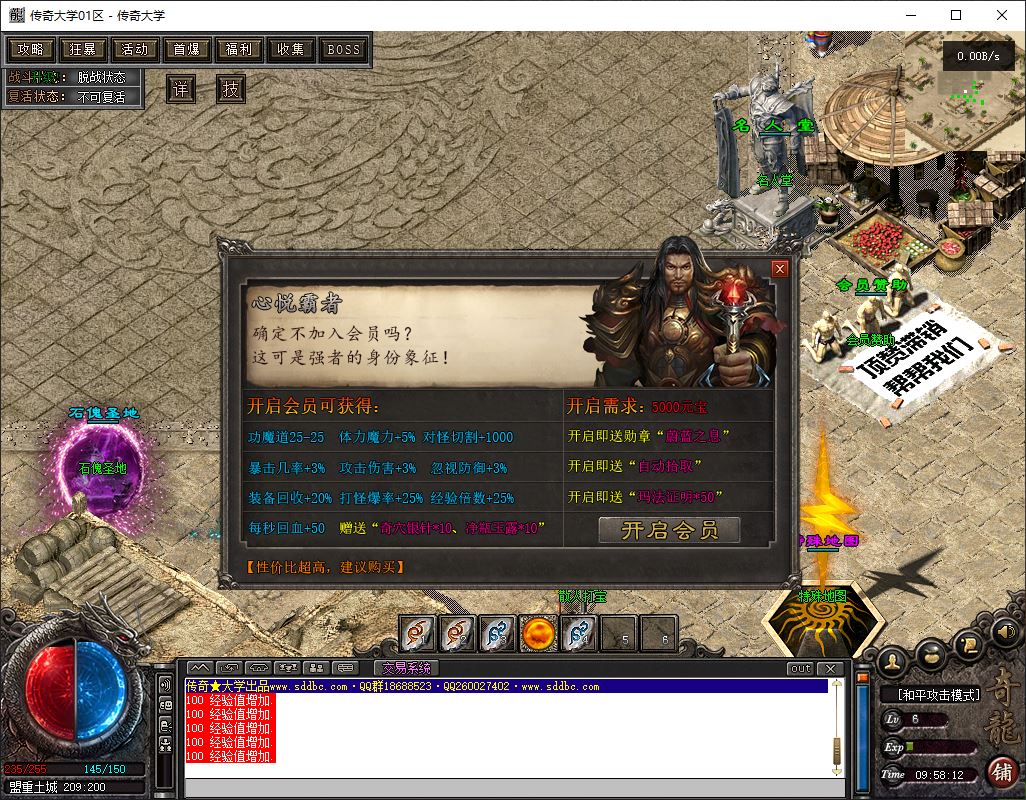Open the 交易系统 trading system
Image resolution: width=1026 pixels, height=800 pixels.
point(406,668)
